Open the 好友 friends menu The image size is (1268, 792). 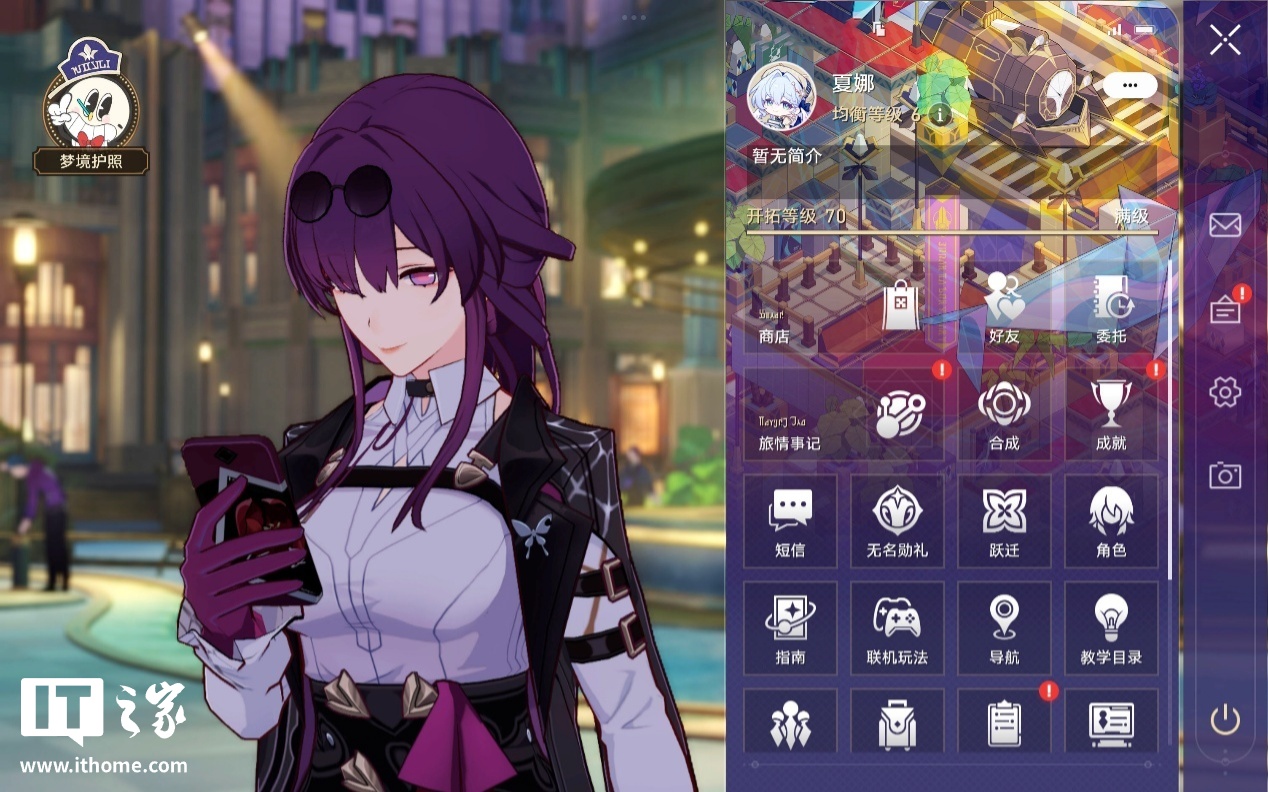coord(1004,308)
